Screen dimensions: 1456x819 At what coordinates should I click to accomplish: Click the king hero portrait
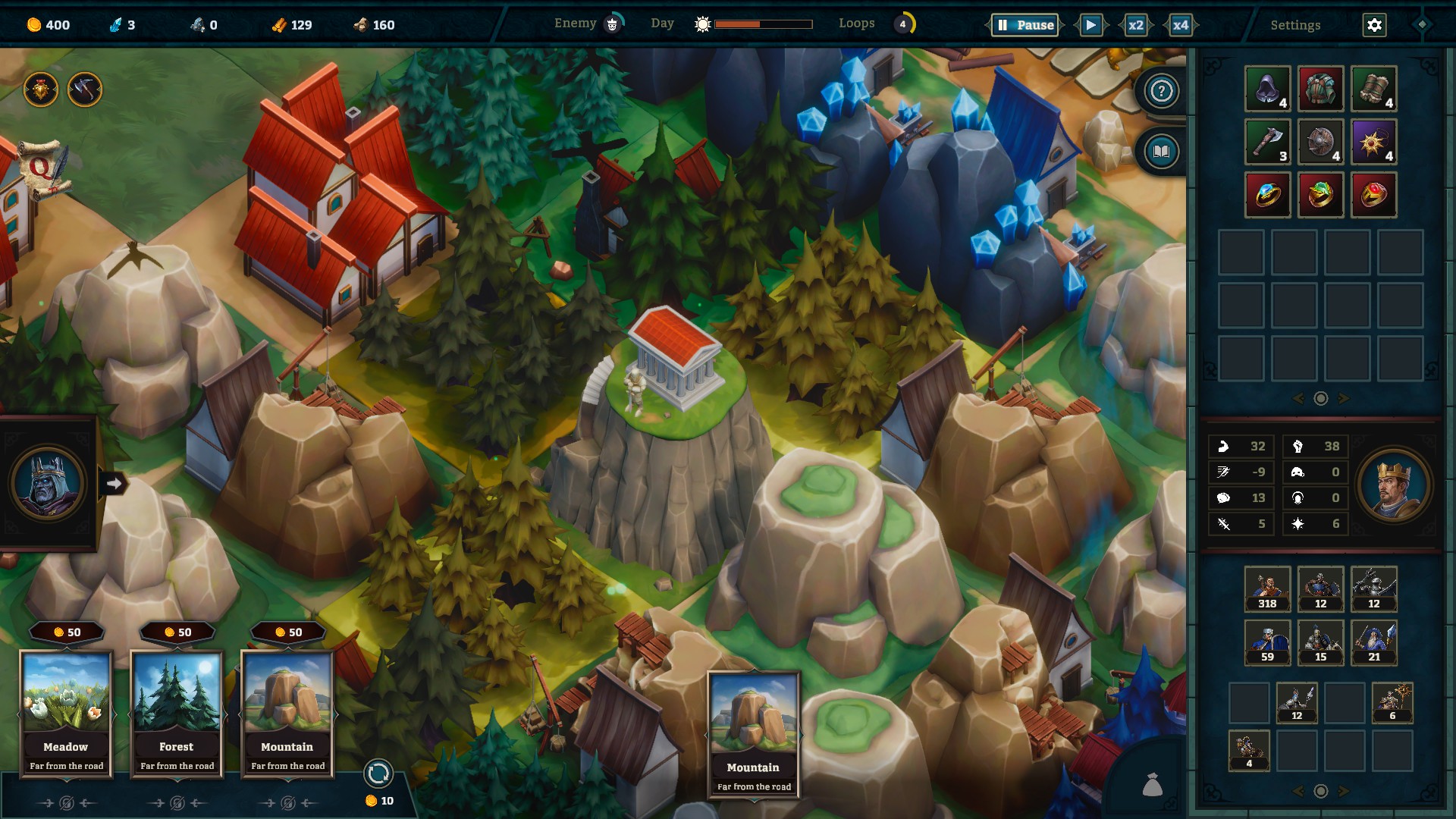[1393, 485]
